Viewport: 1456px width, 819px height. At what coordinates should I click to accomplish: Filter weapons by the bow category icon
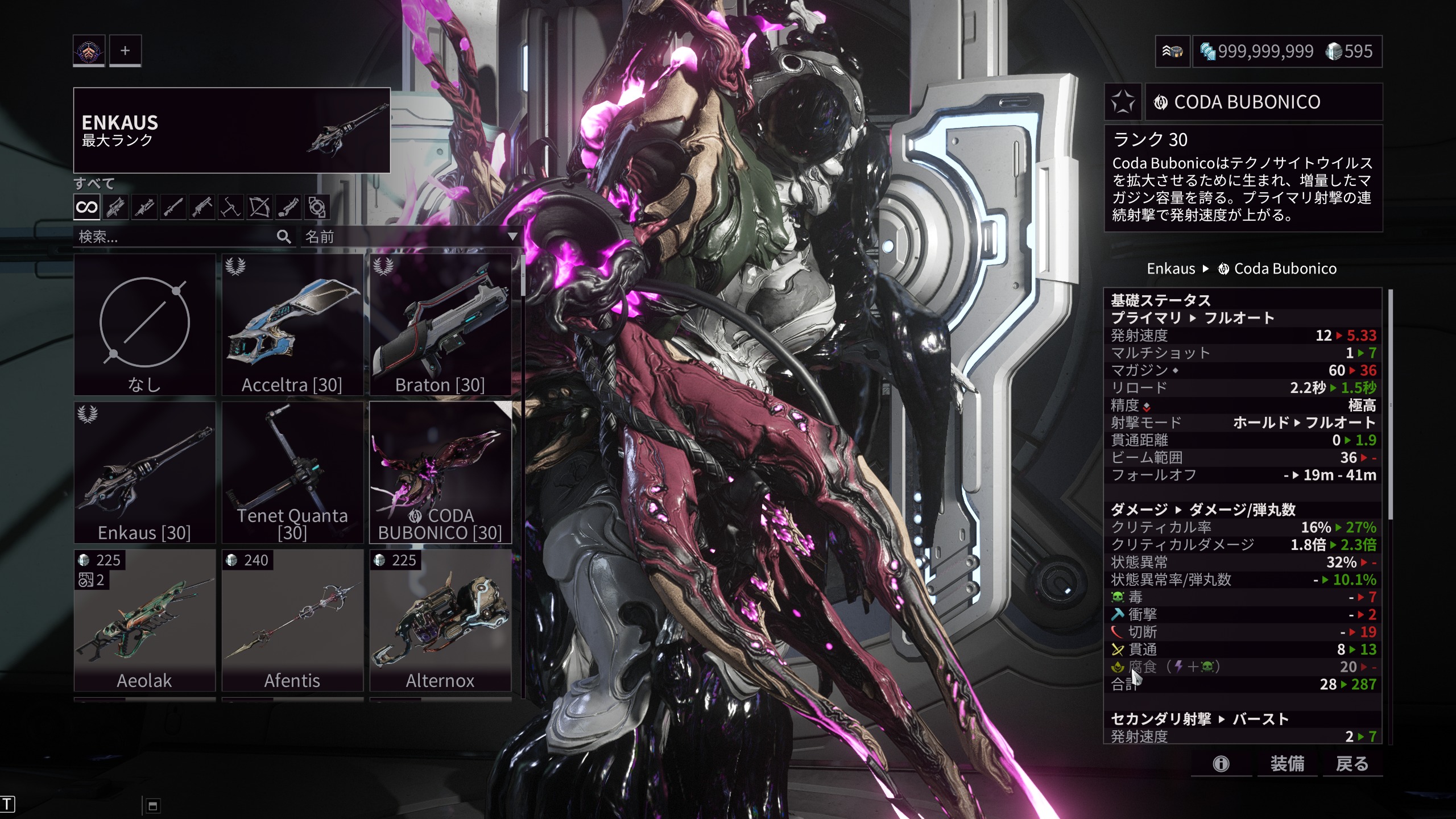pos(259,207)
